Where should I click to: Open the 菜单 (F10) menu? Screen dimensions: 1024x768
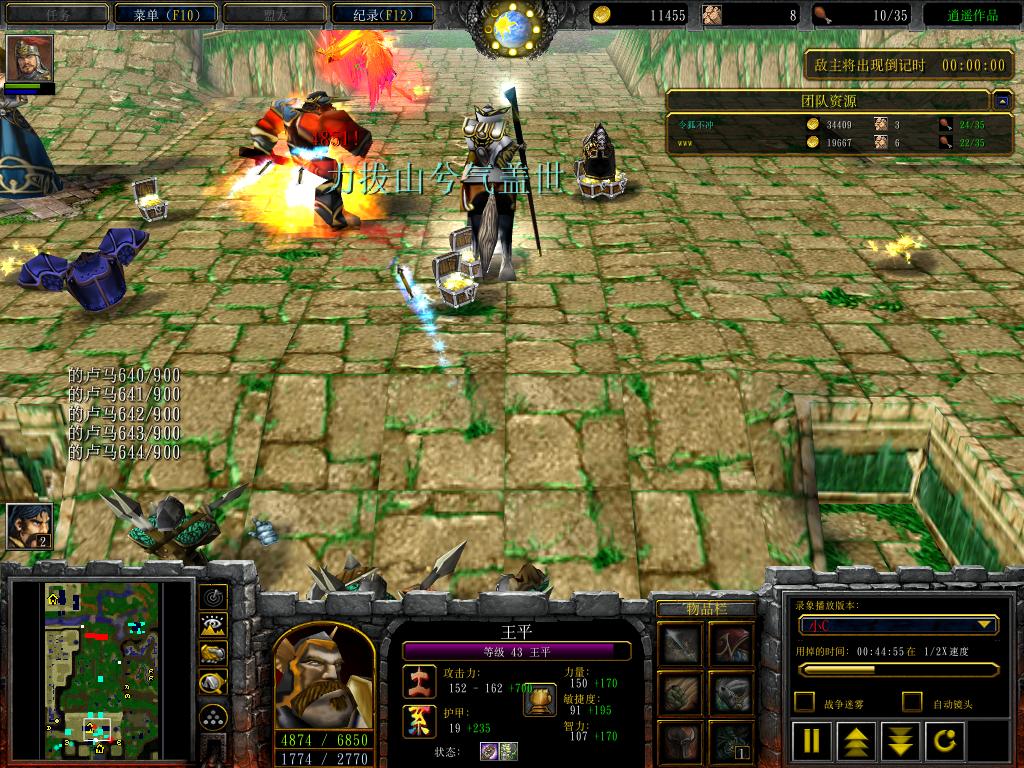[x=164, y=14]
